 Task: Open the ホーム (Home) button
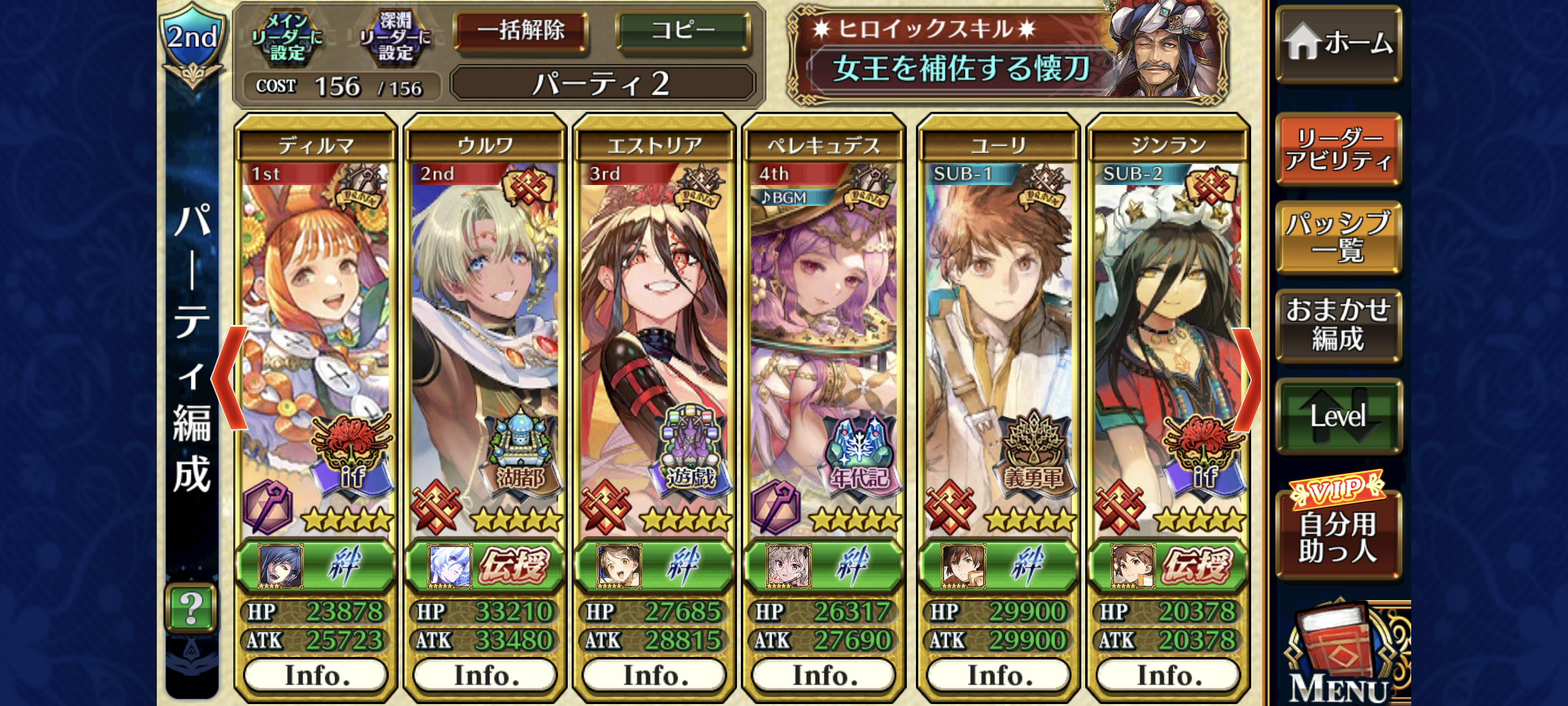tap(1338, 44)
